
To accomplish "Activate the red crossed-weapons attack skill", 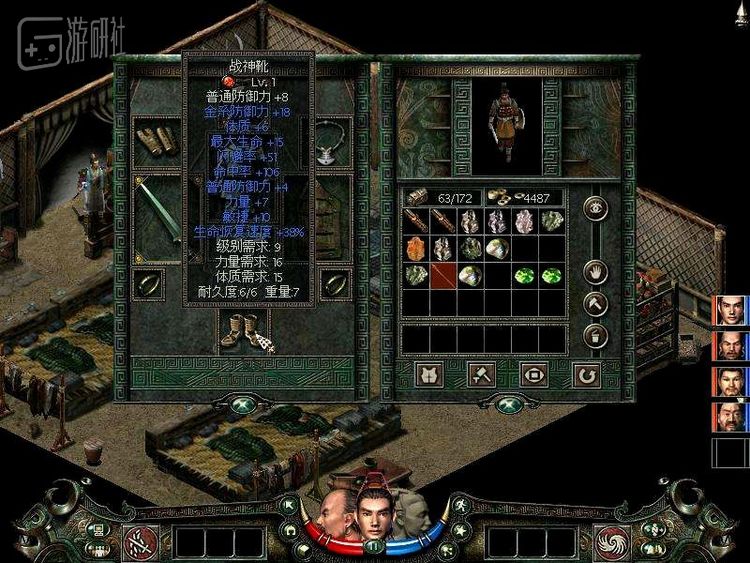I will [138, 542].
